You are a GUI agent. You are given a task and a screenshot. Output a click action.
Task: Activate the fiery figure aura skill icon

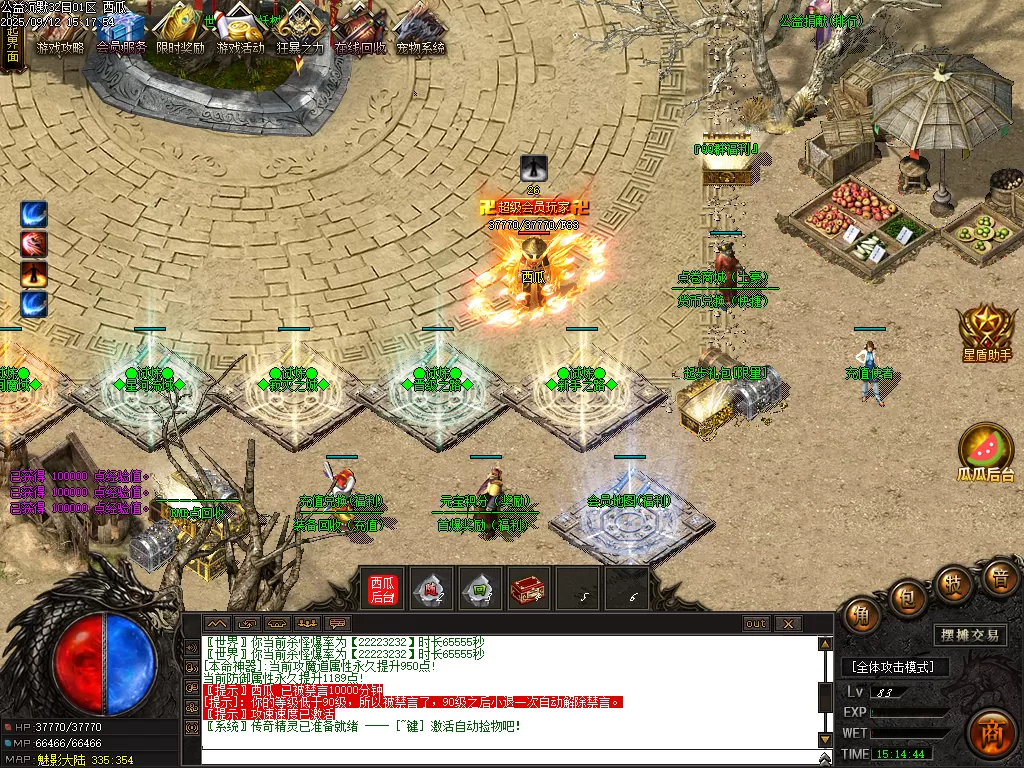coord(34,274)
